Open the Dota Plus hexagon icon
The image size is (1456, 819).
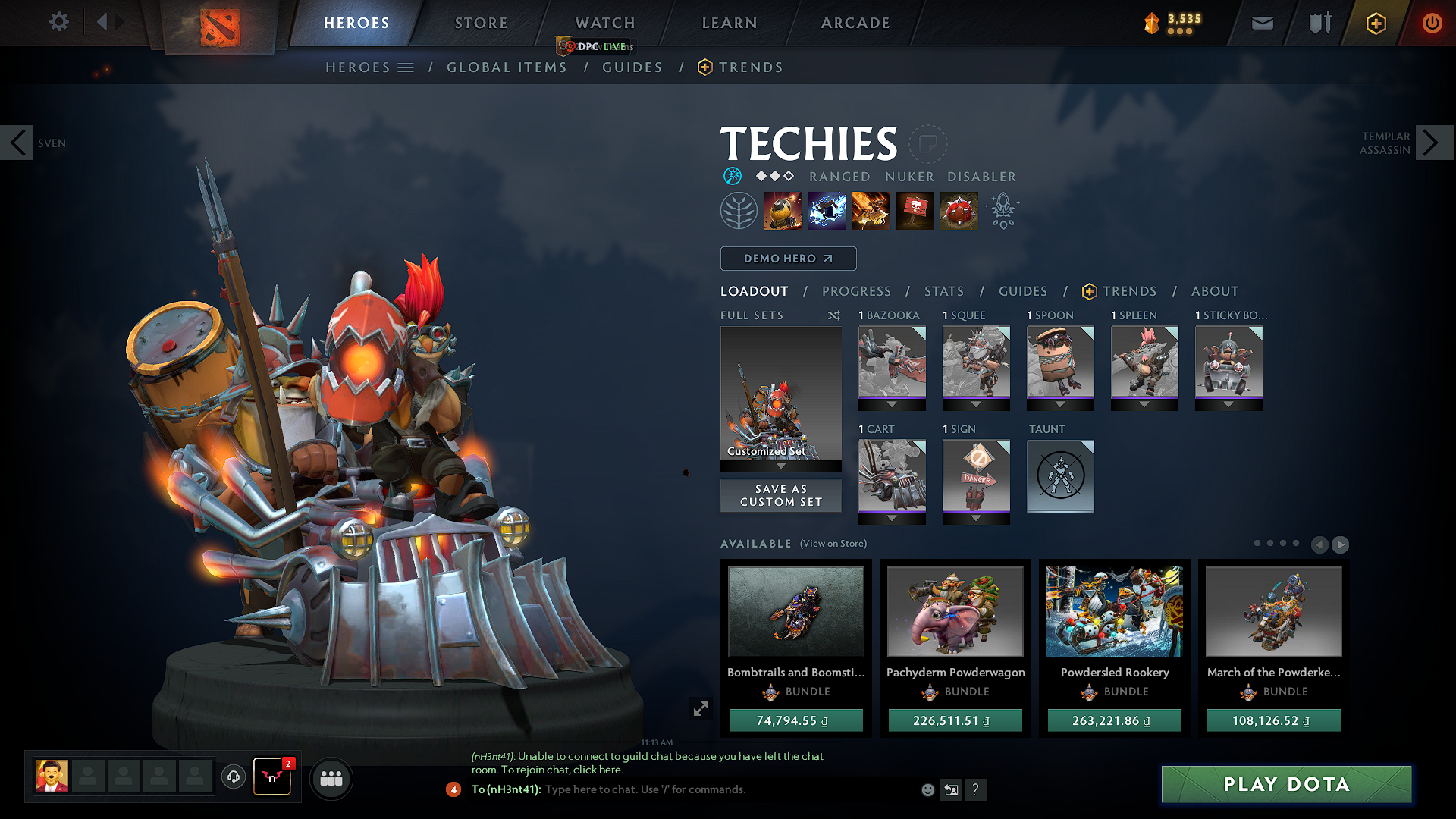[1376, 23]
